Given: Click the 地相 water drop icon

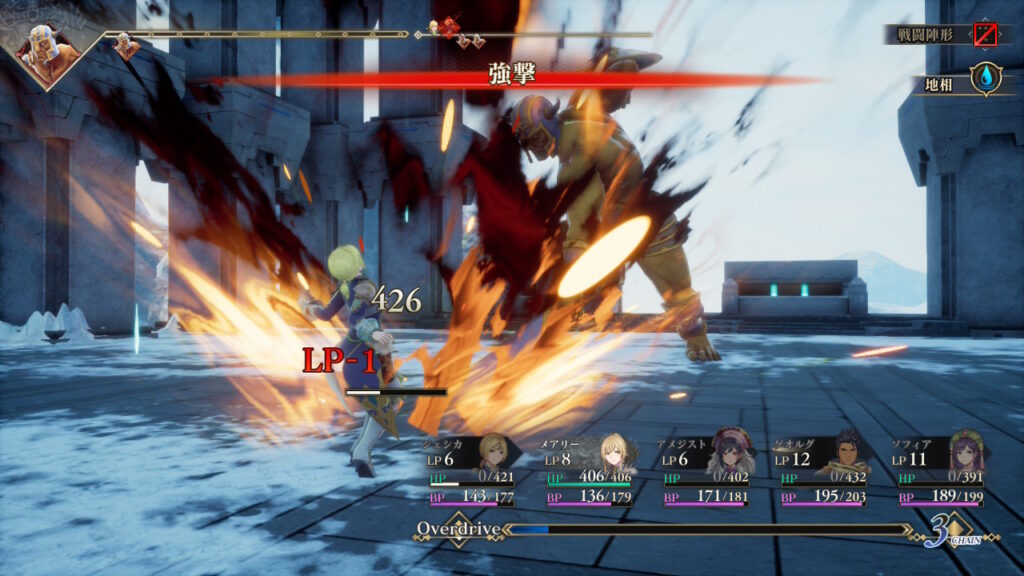Looking at the screenshot, I should coord(987,79).
